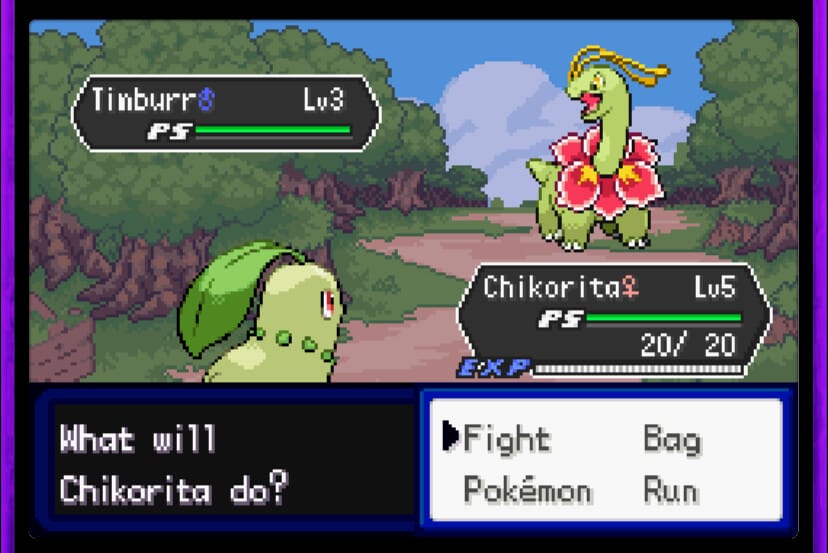Run from the battle
Image resolution: width=828 pixels, height=553 pixels.
(x=670, y=491)
